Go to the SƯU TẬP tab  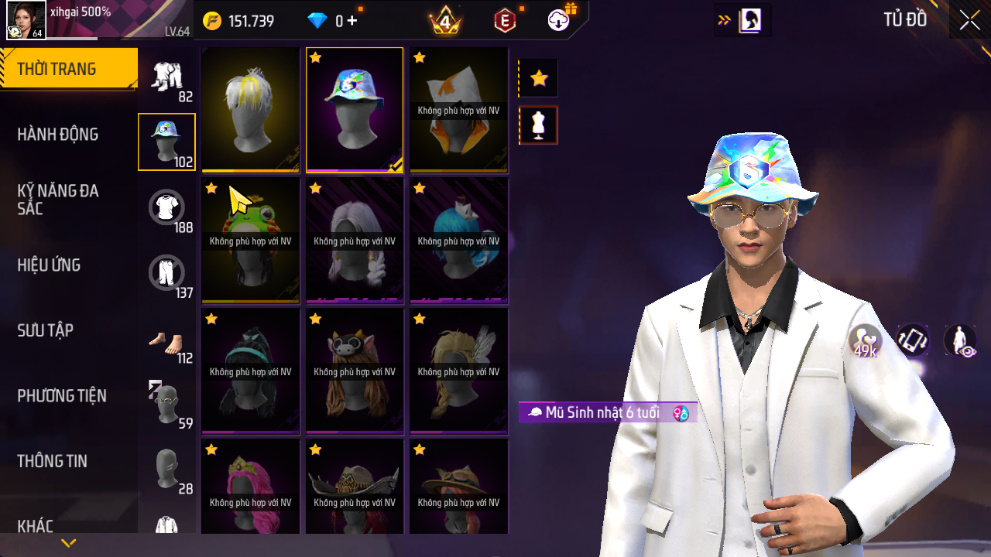coord(45,330)
